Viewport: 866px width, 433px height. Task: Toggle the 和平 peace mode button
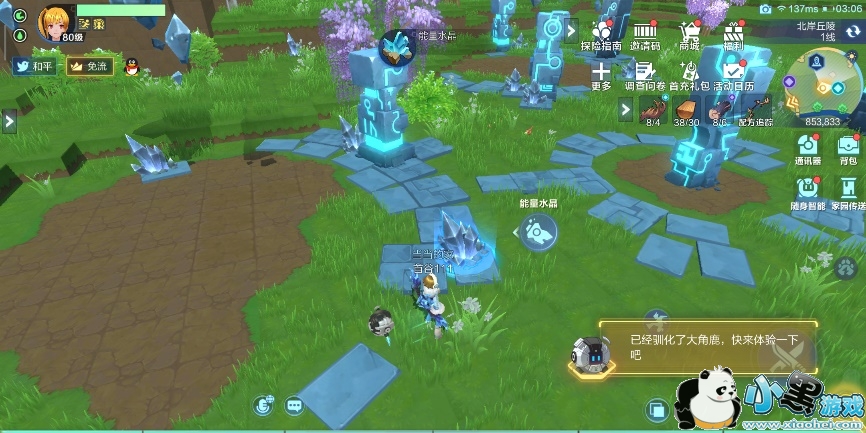pyautogui.click(x=35, y=67)
